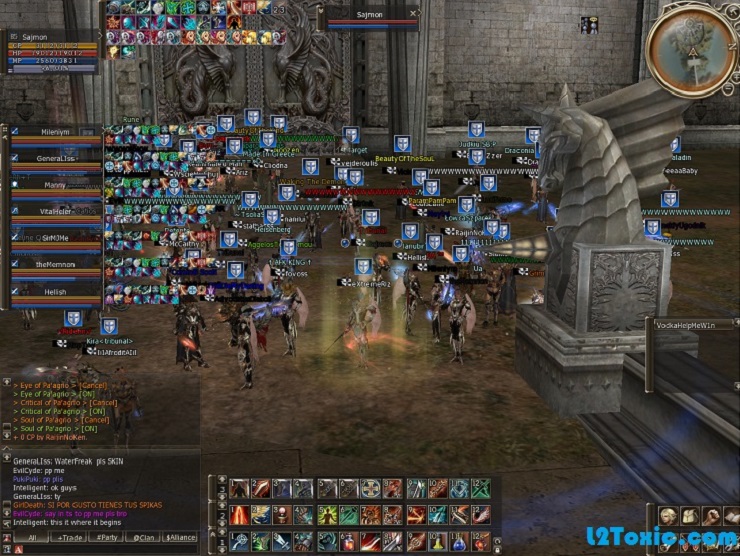
Task: Show the @Clan chat tab
Action: tap(142, 537)
